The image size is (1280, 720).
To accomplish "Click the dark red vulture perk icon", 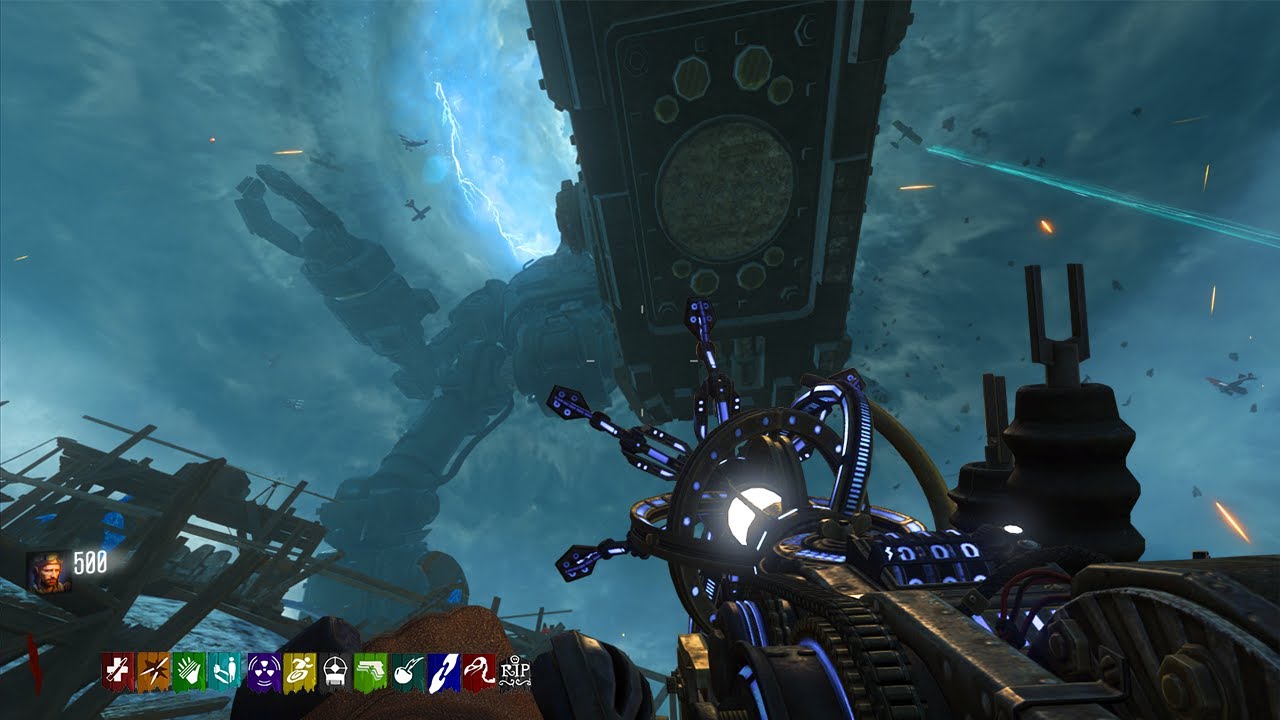I will click(479, 671).
